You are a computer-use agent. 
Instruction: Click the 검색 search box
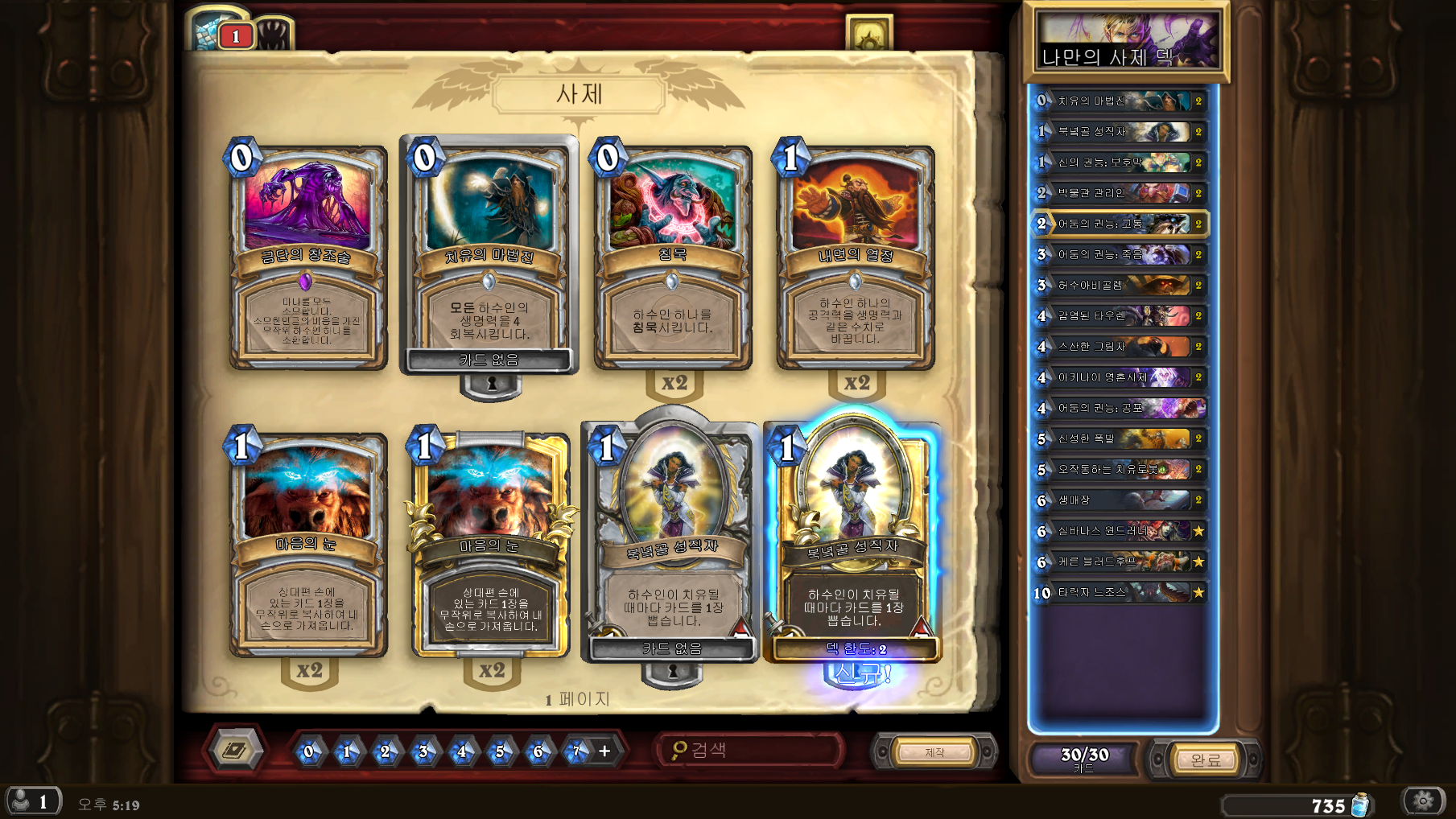[x=749, y=751]
